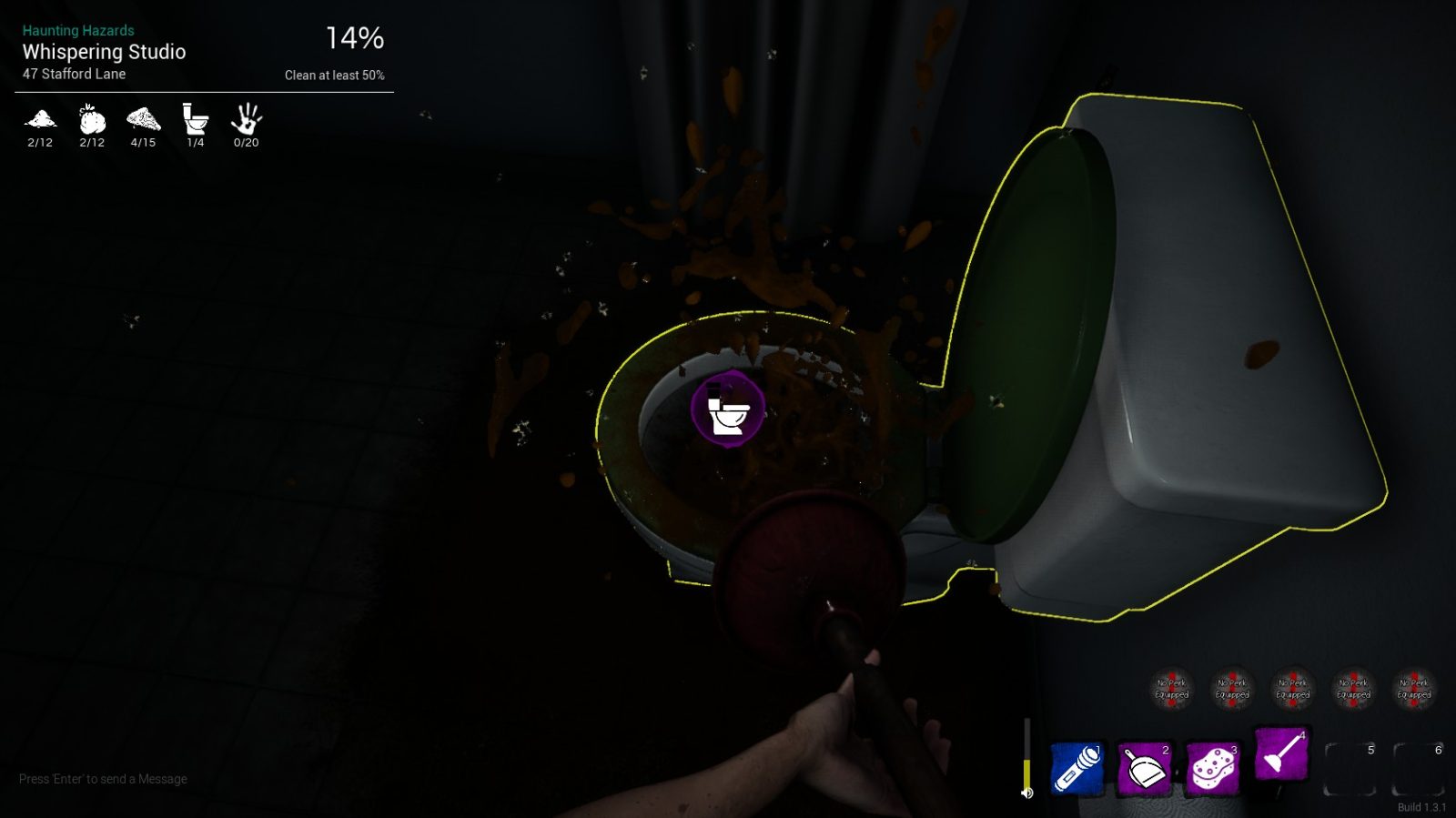Image resolution: width=1456 pixels, height=818 pixels.
Task: Equip the dustpan and brush tool
Action: click(1143, 769)
